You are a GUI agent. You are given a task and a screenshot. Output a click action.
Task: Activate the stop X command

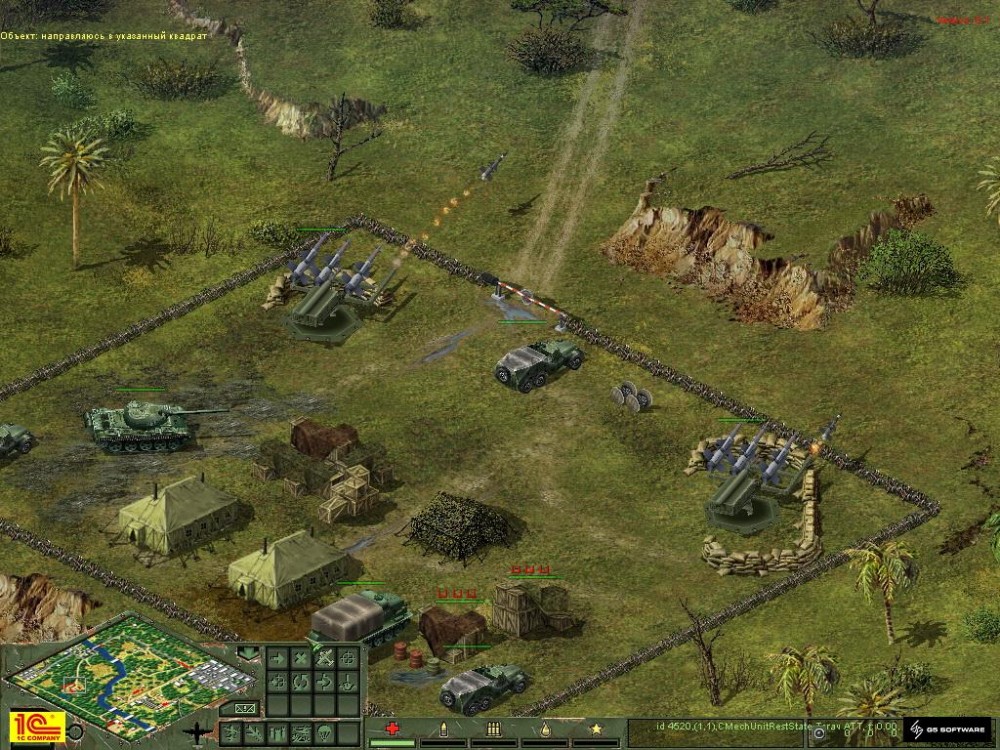[299, 658]
